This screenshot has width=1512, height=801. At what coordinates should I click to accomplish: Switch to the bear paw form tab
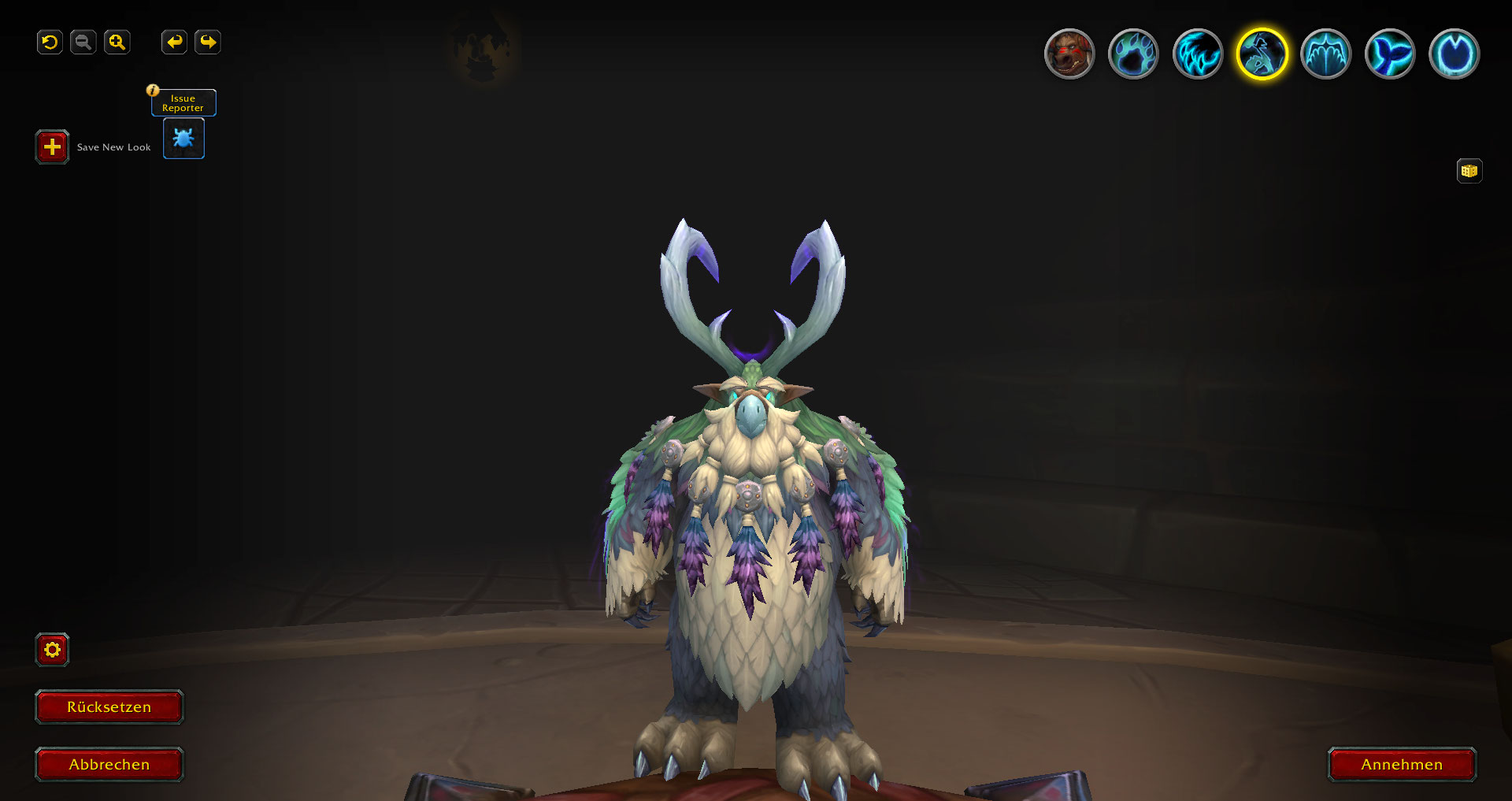tap(1133, 54)
